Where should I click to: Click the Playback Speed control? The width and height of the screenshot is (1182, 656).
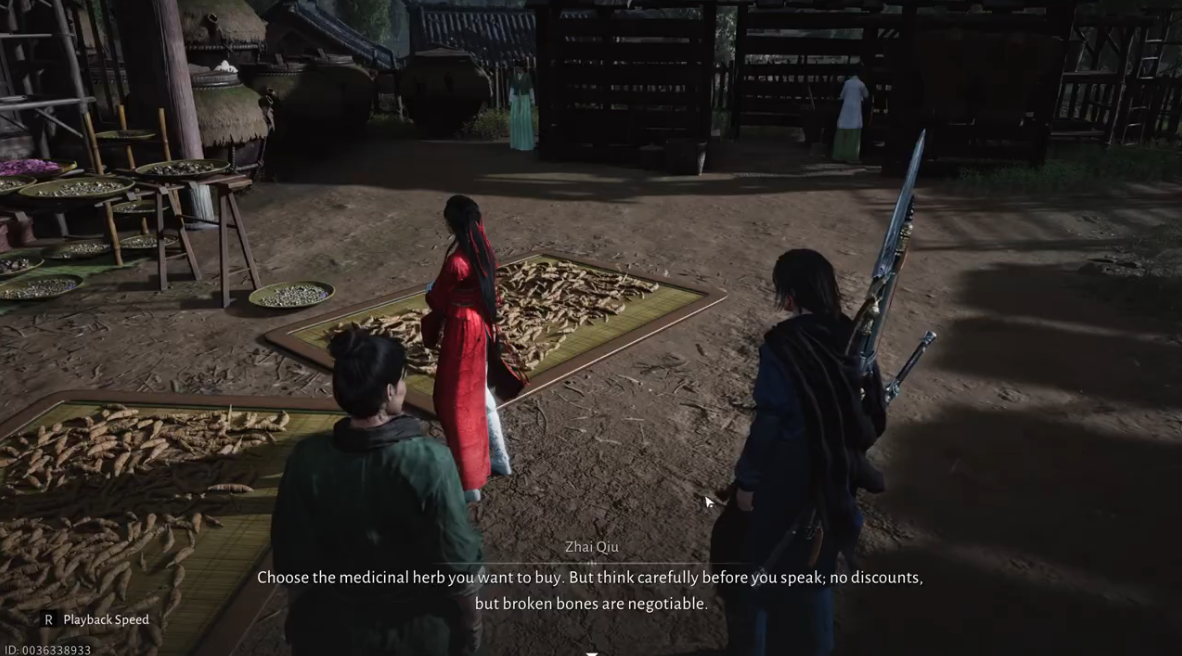95,620
